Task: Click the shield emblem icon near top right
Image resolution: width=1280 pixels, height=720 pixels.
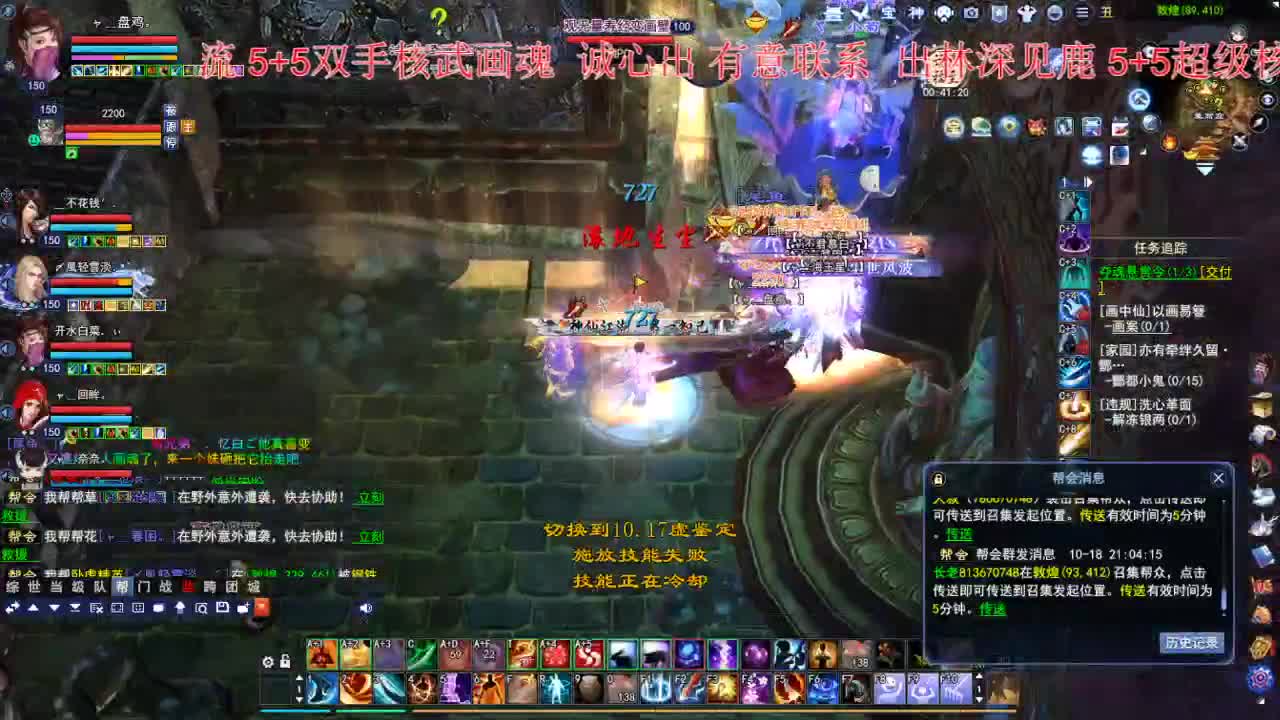Action: click(998, 13)
